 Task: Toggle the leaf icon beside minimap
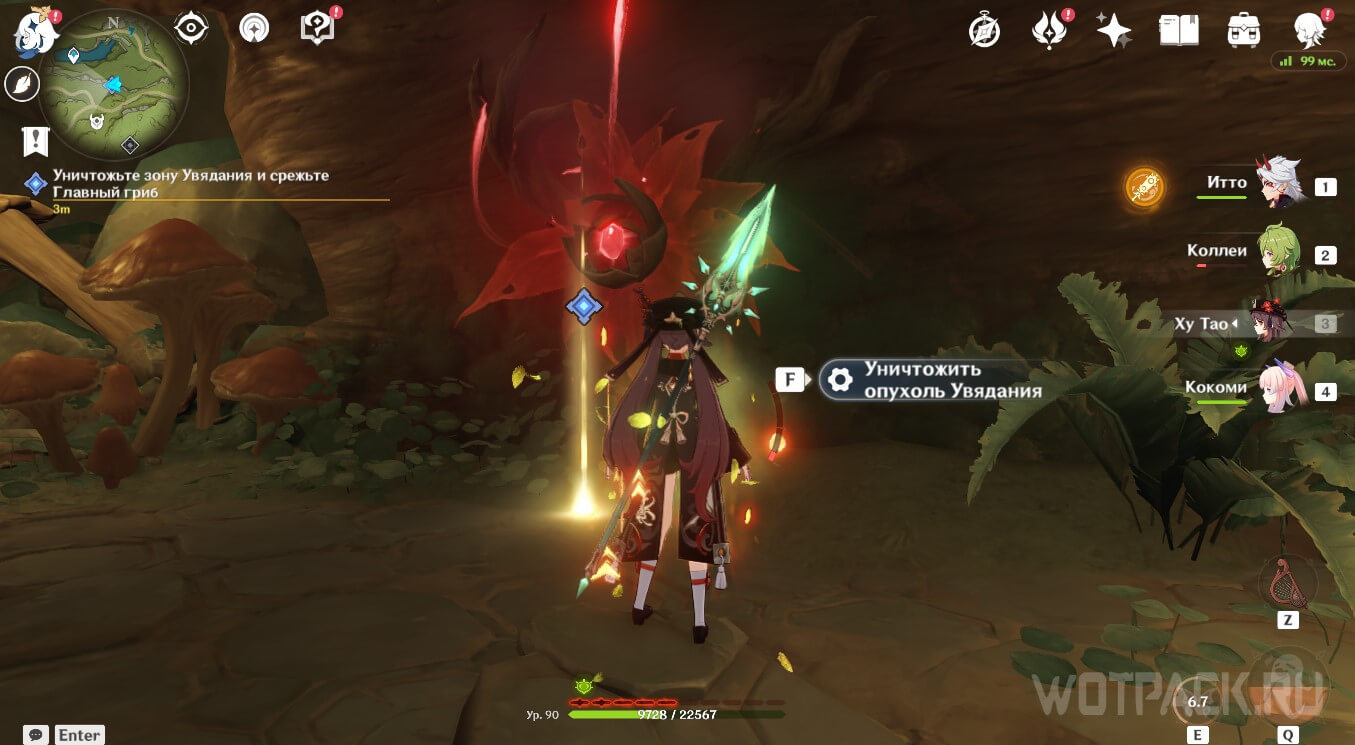coord(20,85)
